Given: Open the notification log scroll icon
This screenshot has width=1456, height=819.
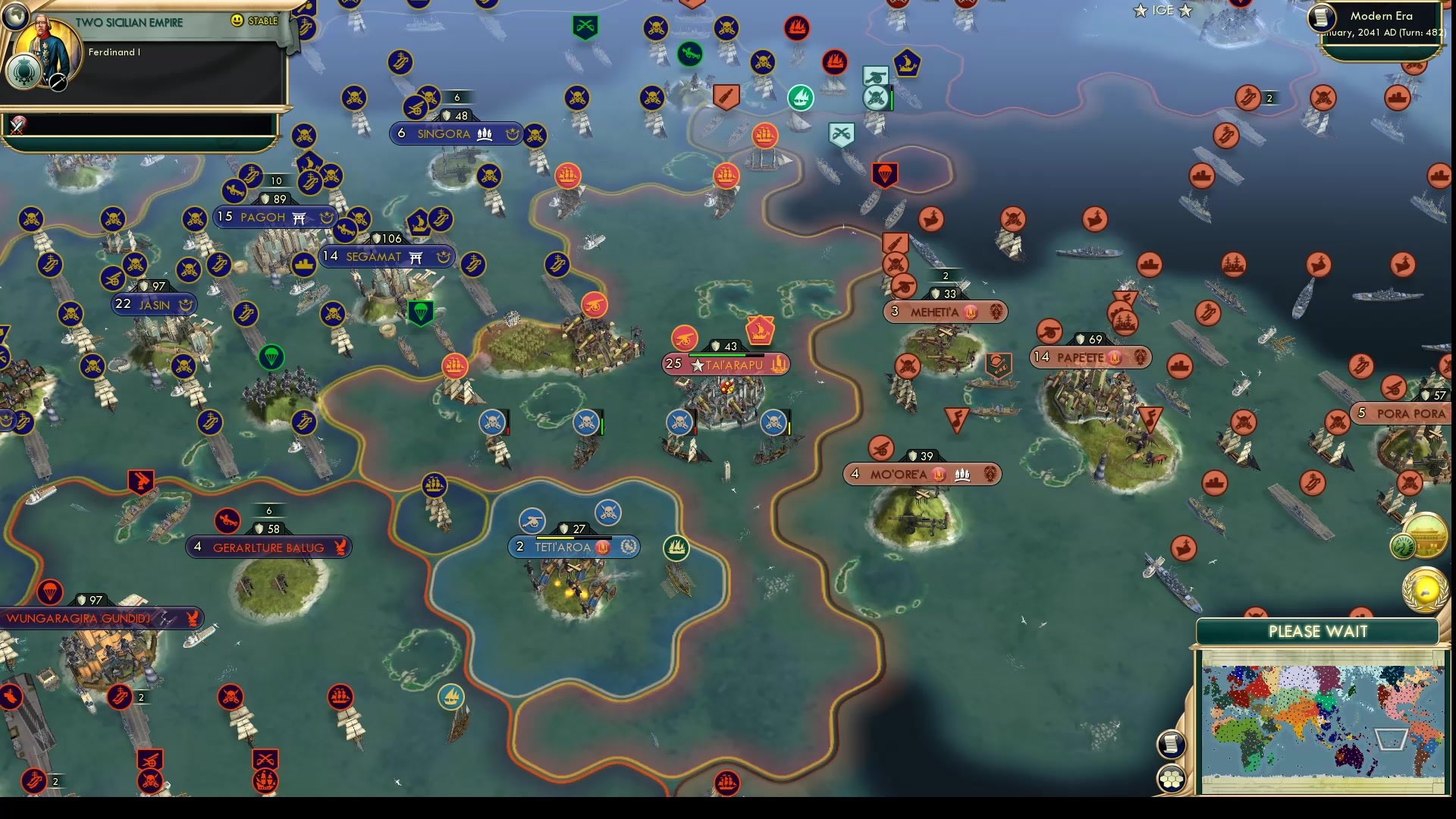Looking at the screenshot, I should click(x=1172, y=743).
